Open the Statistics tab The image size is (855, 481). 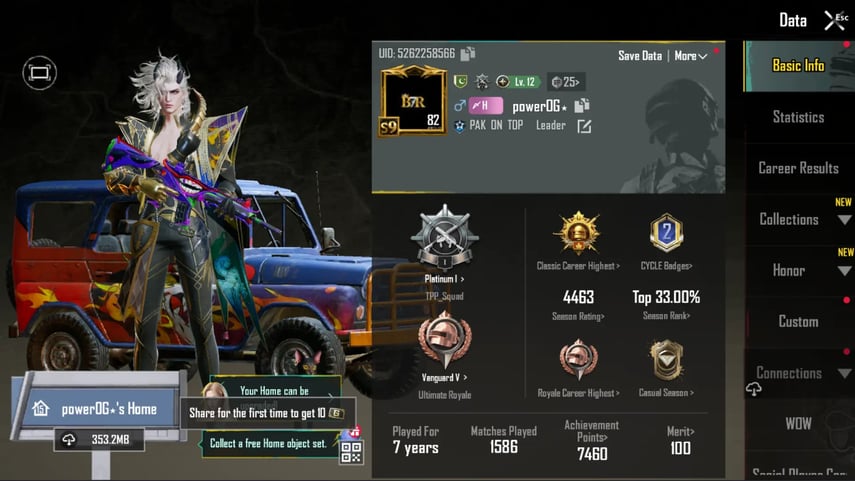pos(798,117)
